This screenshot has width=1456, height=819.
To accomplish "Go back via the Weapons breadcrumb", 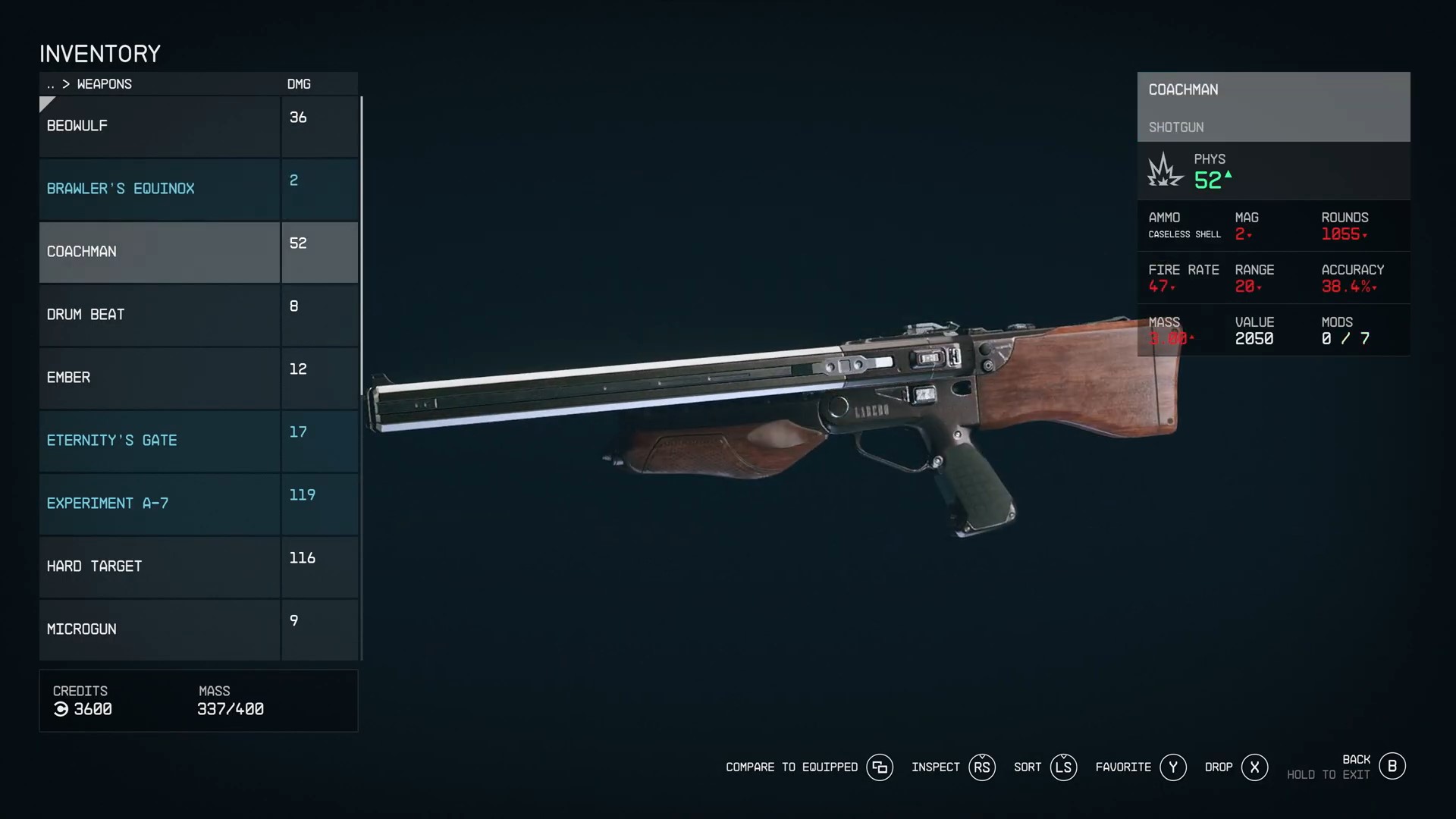I will [x=103, y=84].
